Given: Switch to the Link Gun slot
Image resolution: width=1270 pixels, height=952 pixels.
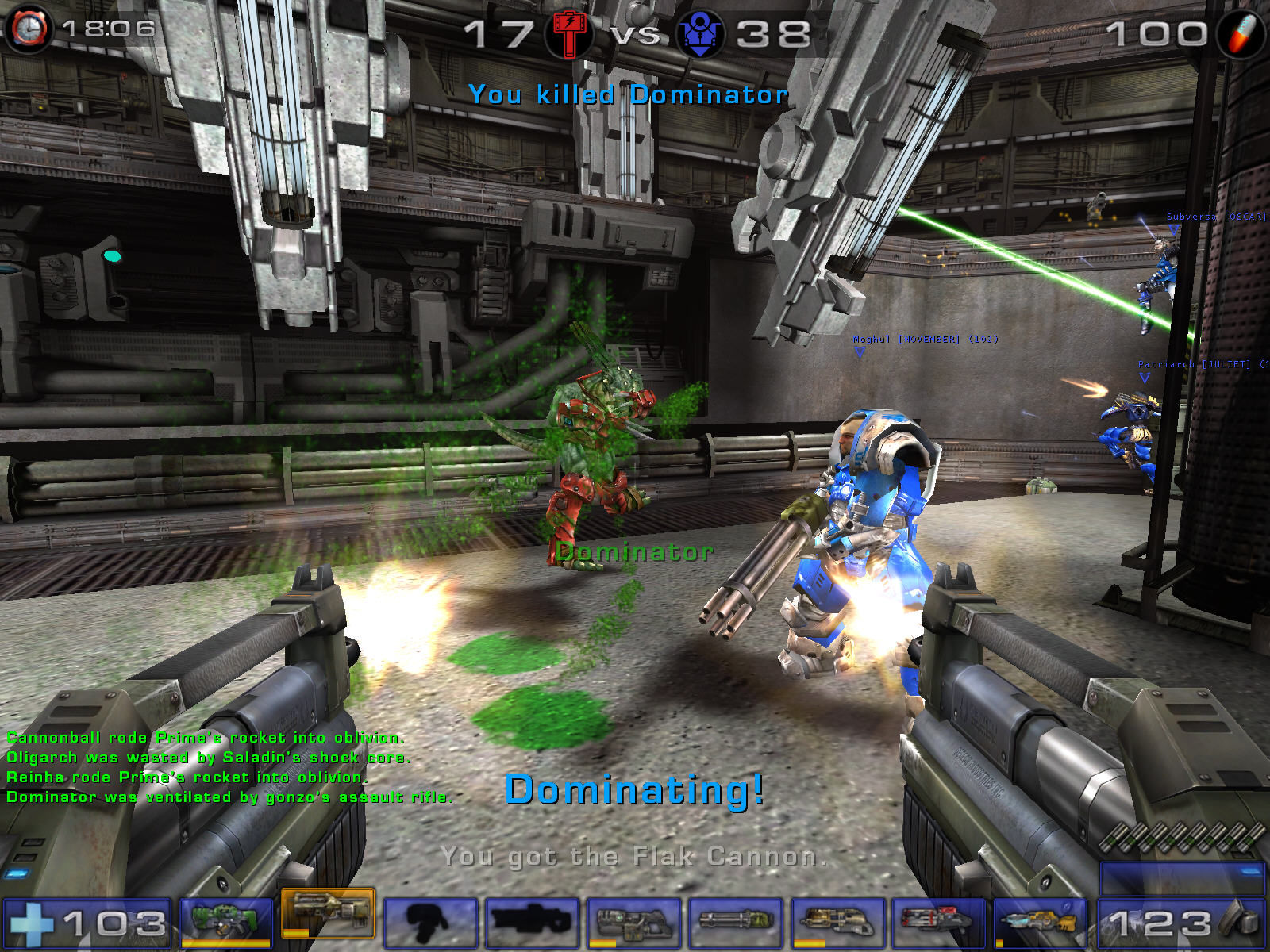Looking at the screenshot, I should pyautogui.click(x=633, y=923).
